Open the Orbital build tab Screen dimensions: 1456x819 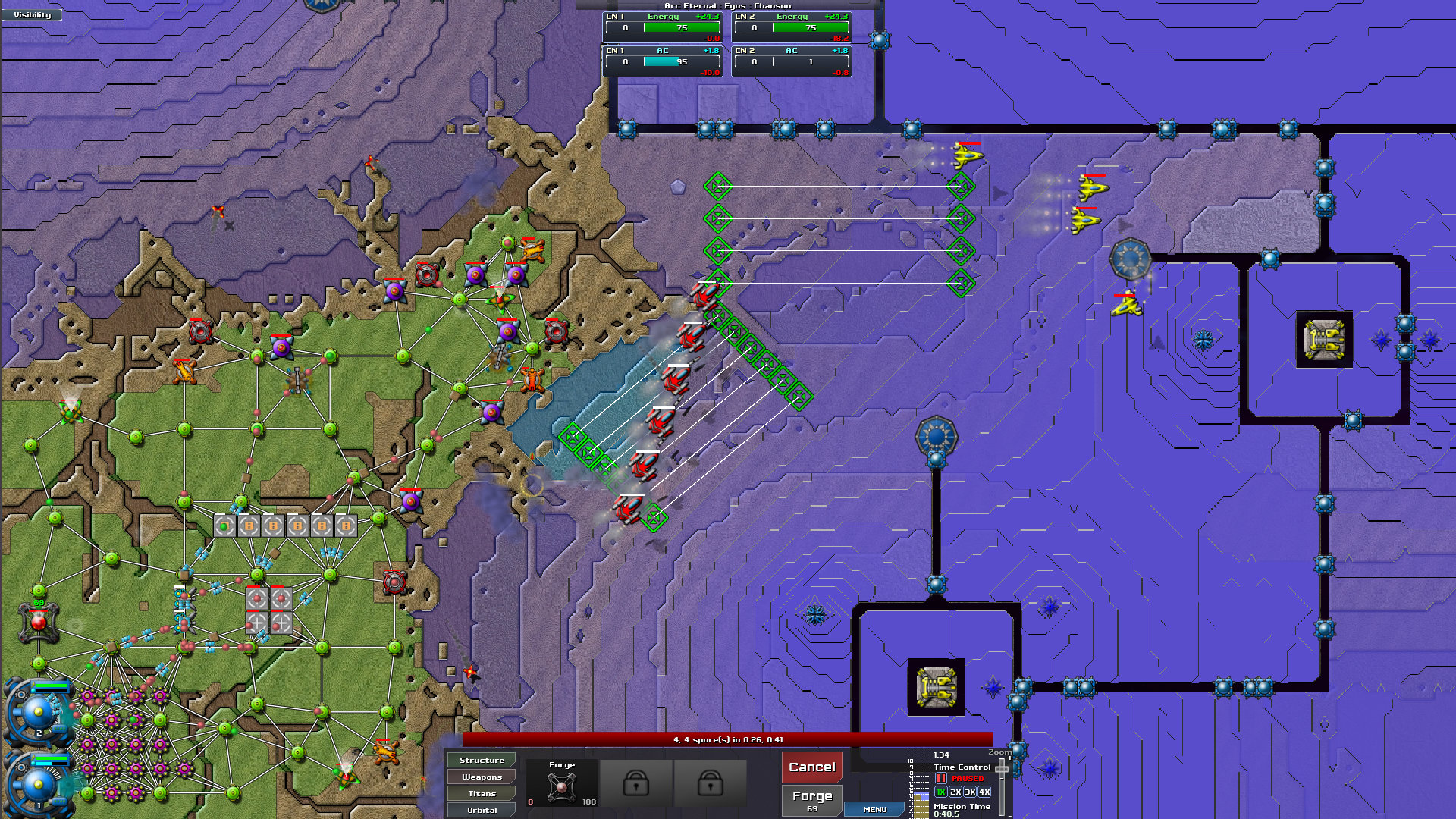point(480,810)
